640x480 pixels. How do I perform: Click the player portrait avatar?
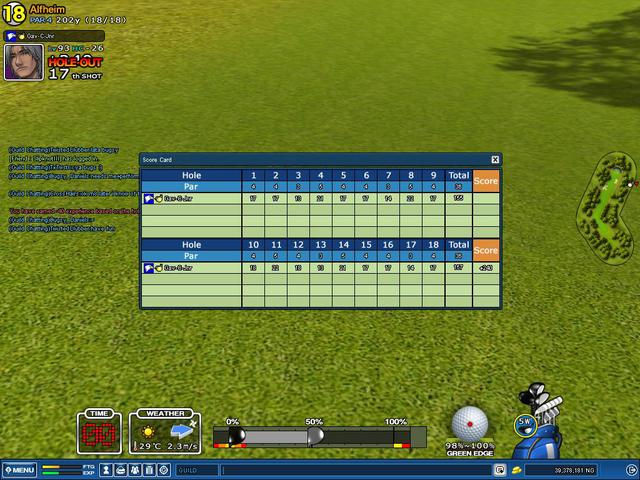click(23, 61)
